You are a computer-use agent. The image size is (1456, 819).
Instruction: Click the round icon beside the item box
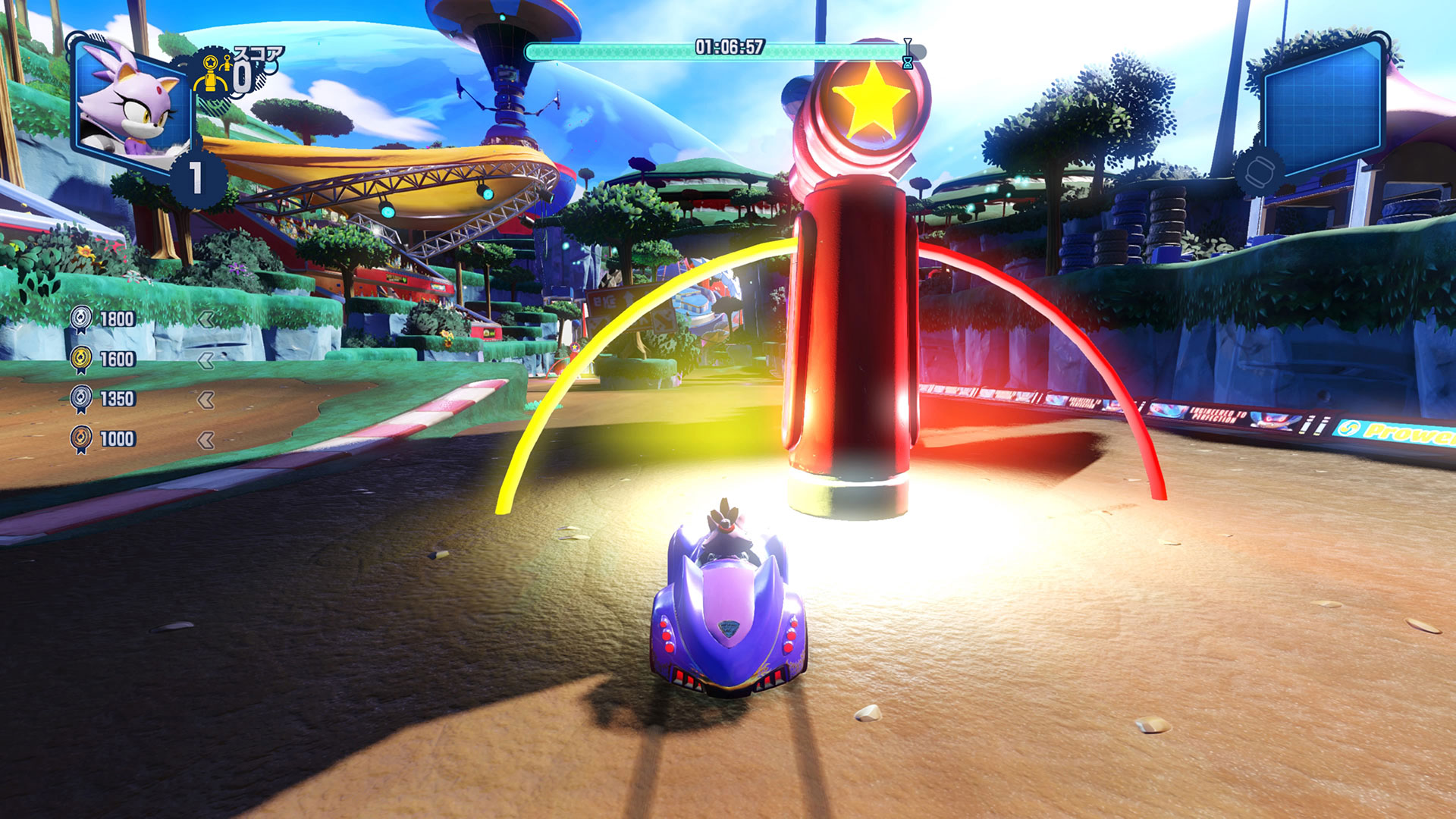point(1258,171)
